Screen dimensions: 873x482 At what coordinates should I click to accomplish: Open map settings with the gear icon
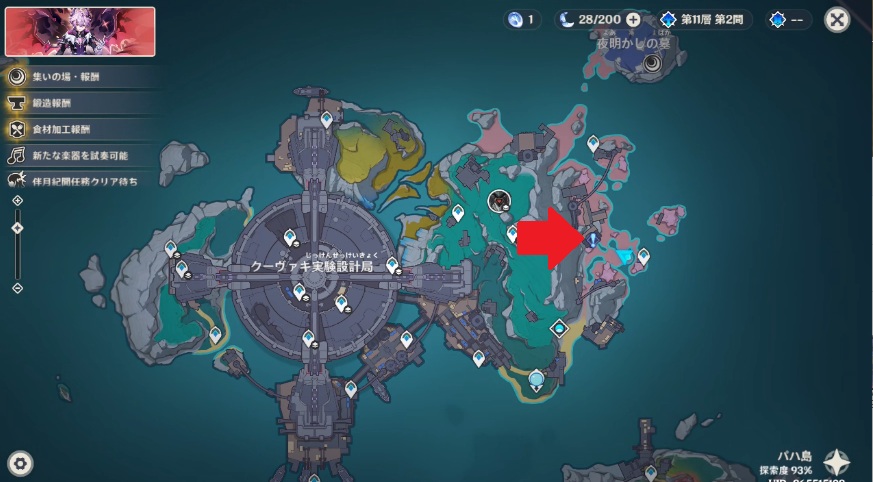point(21,462)
